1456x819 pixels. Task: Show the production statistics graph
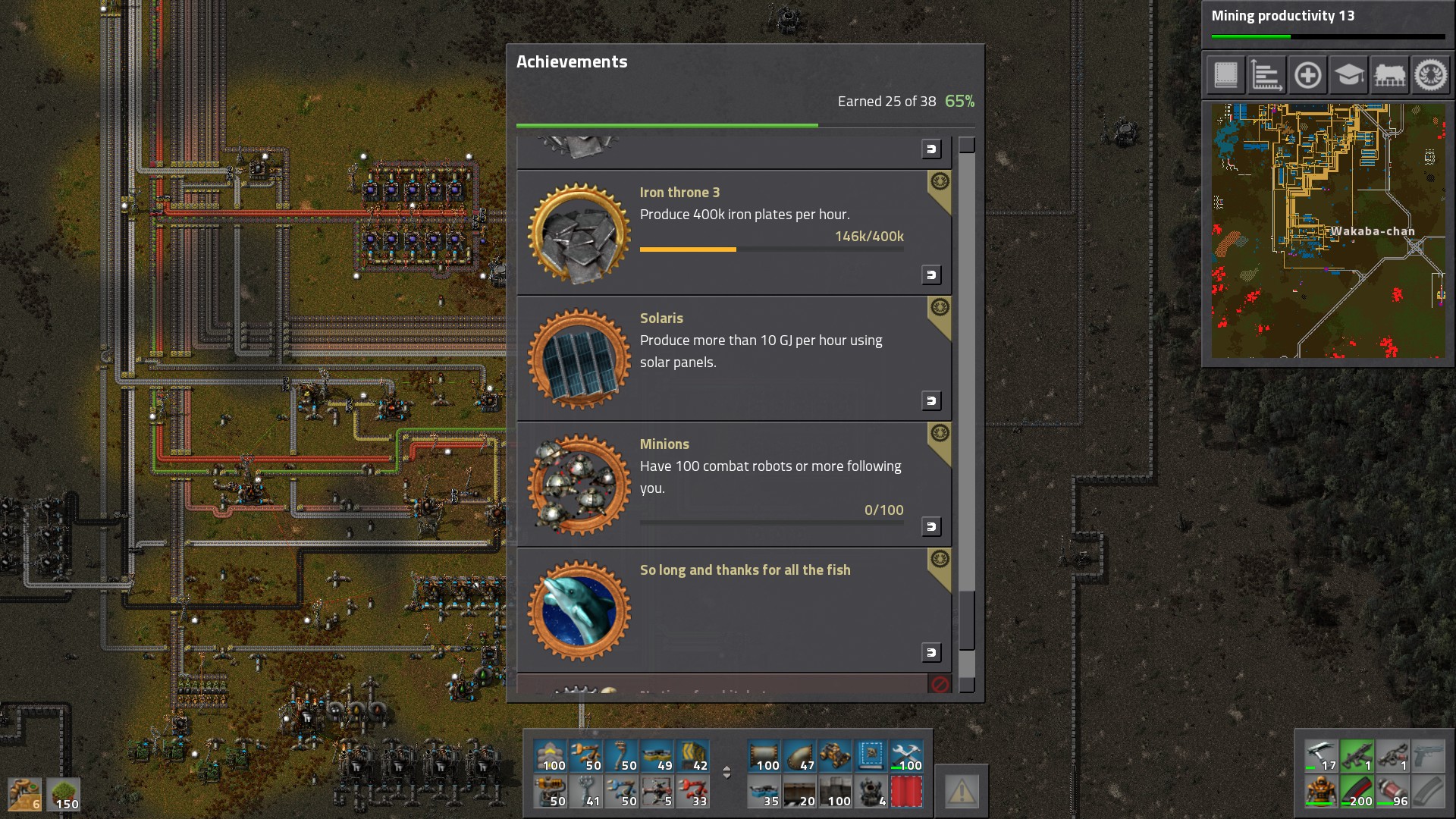point(1266,75)
